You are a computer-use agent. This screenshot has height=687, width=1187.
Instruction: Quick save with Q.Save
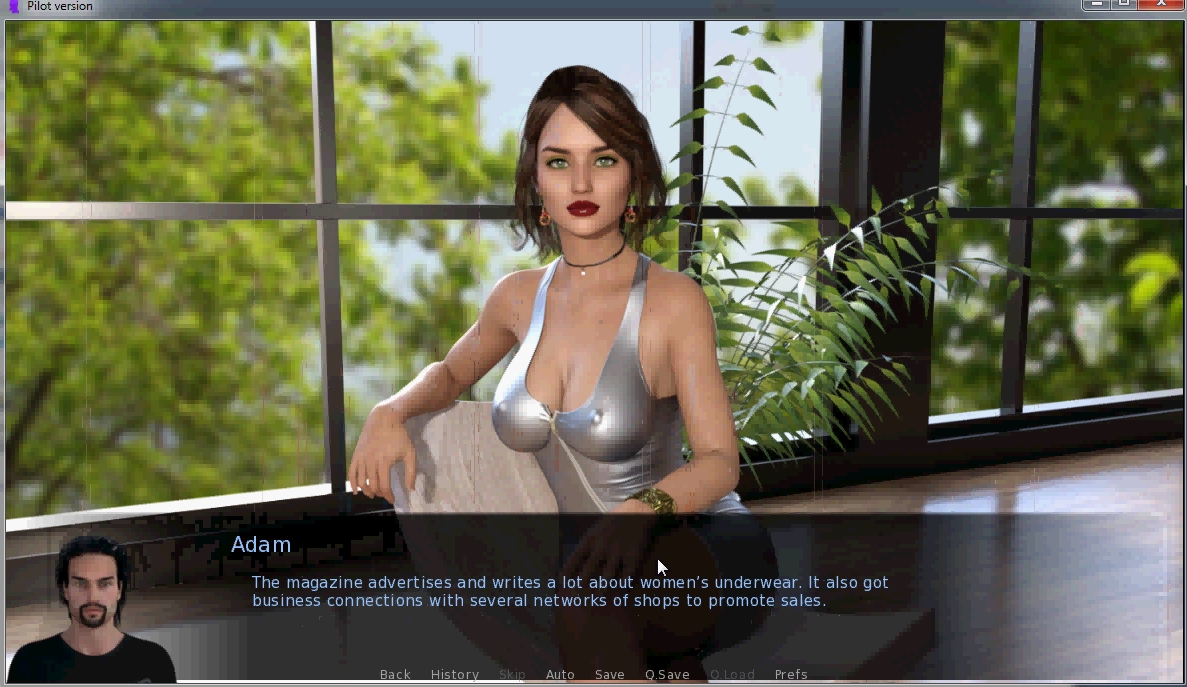click(x=667, y=675)
